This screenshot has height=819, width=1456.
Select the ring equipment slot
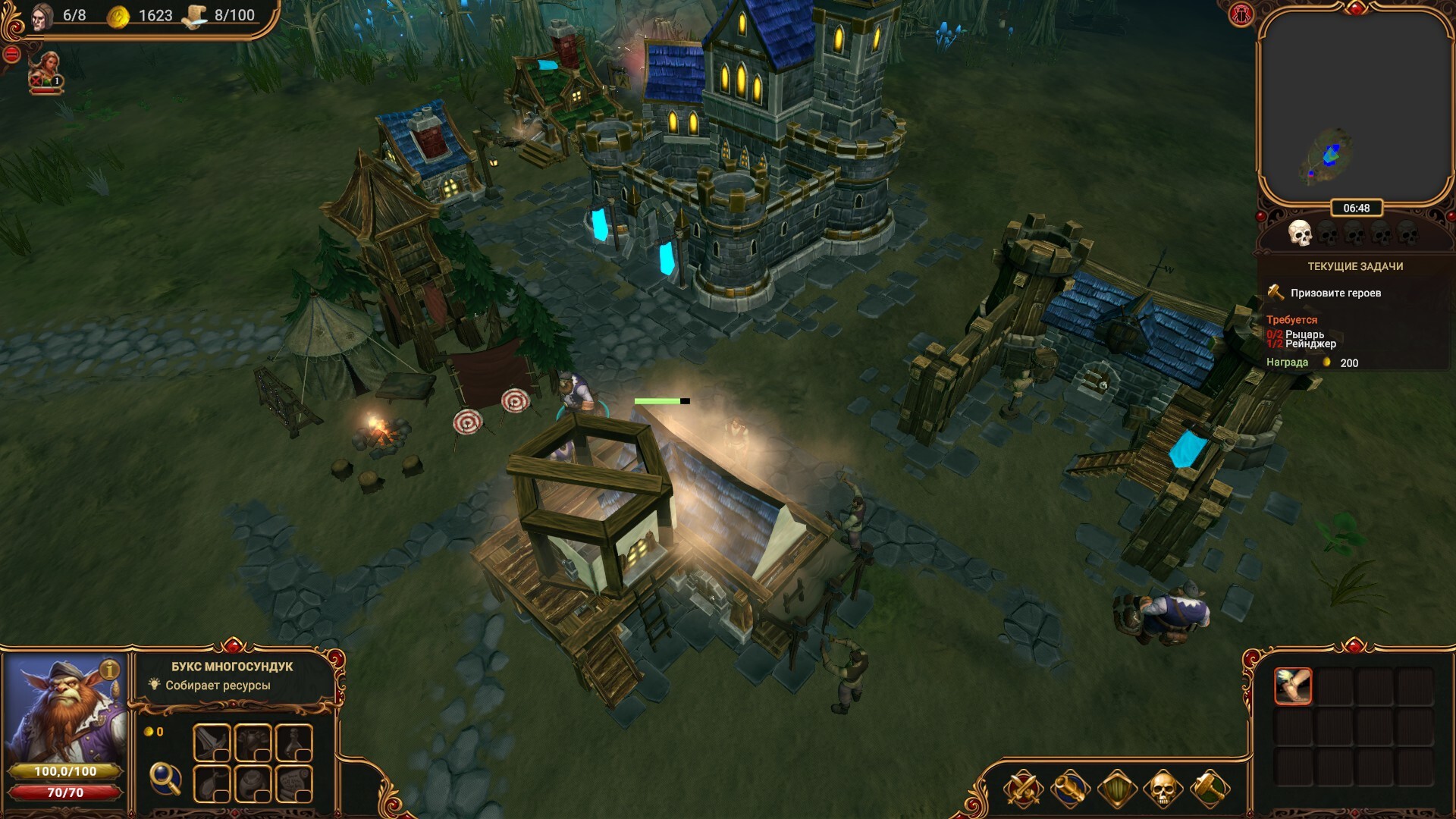tap(253, 783)
